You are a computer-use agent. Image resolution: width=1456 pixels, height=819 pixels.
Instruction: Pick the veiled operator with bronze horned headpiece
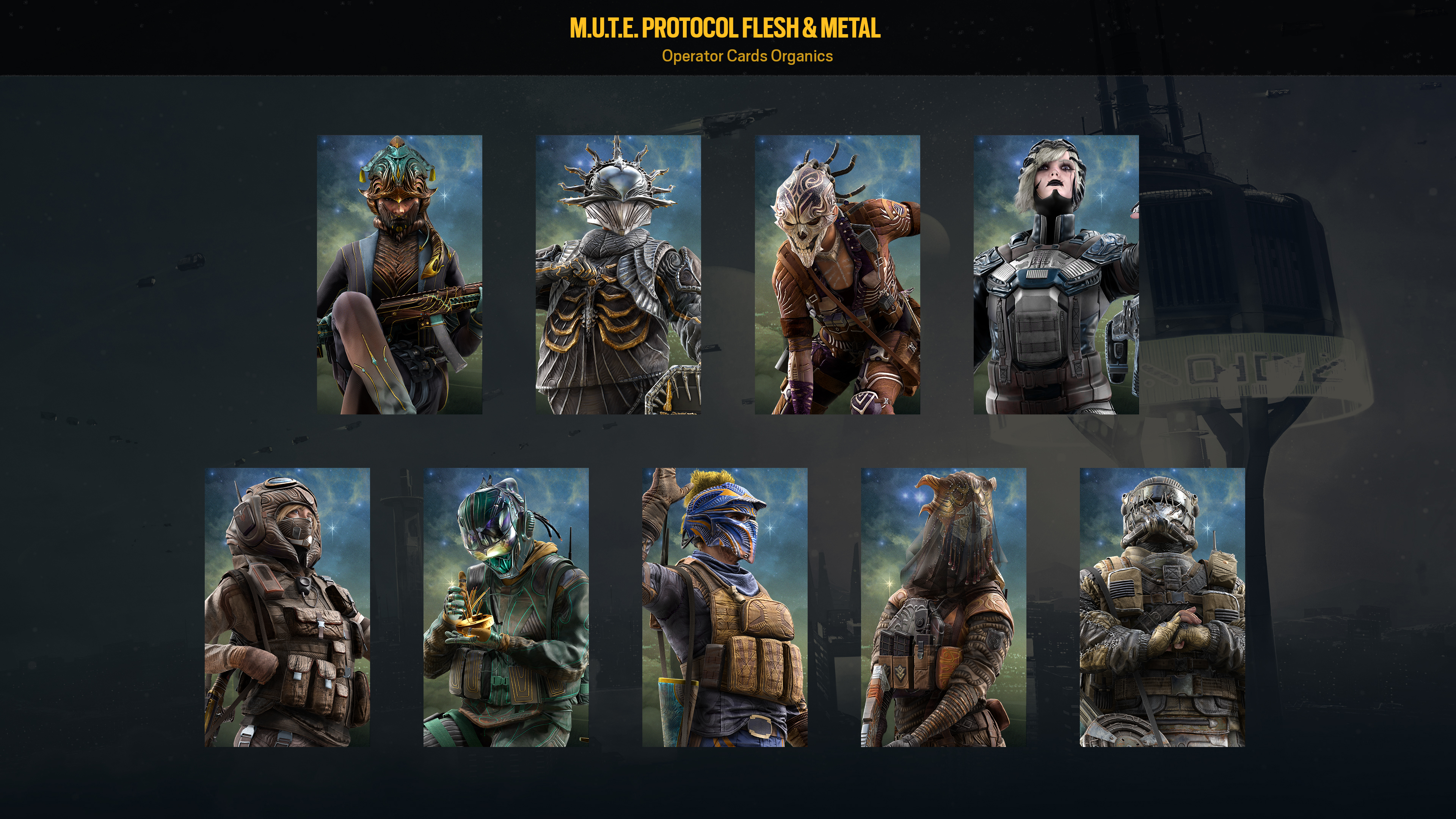point(943,607)
